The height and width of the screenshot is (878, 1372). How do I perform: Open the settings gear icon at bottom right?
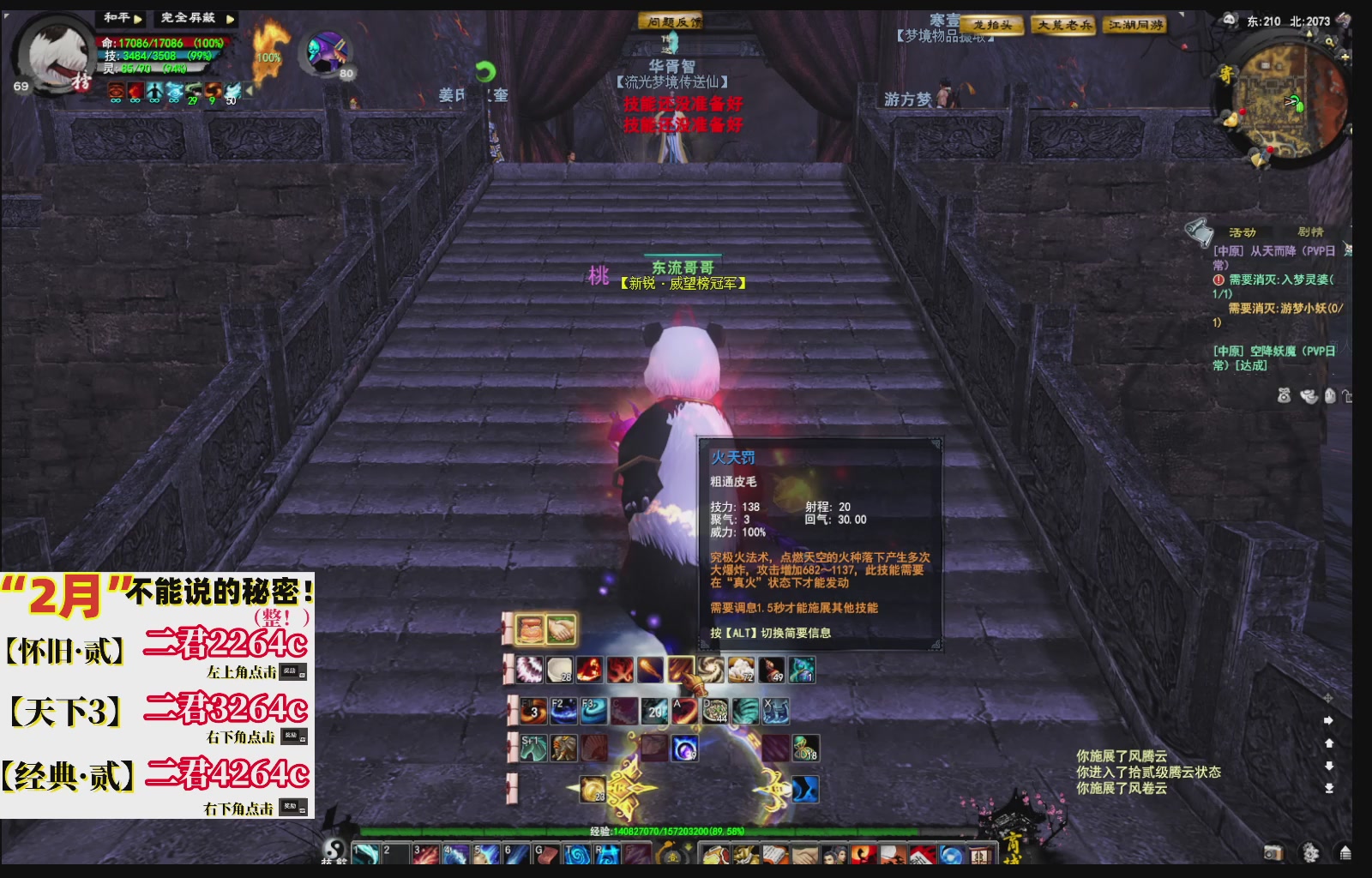point(1310,854)
